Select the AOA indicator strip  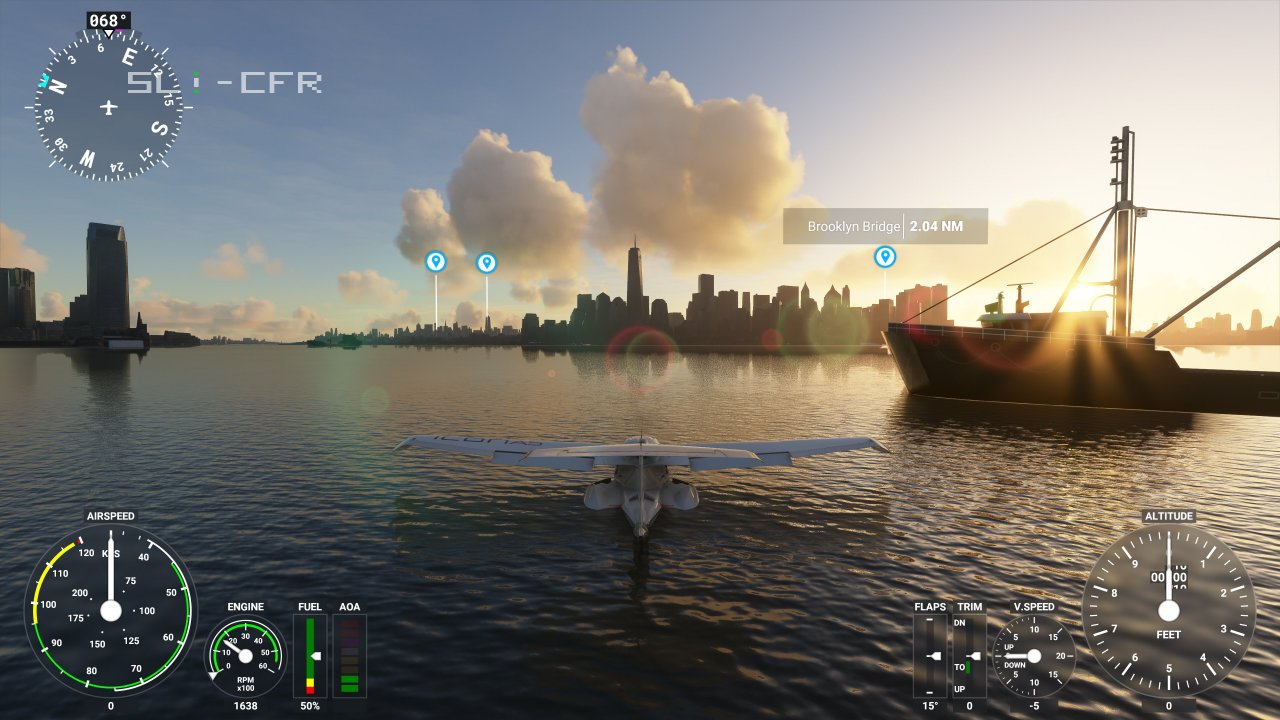[350, 655]
